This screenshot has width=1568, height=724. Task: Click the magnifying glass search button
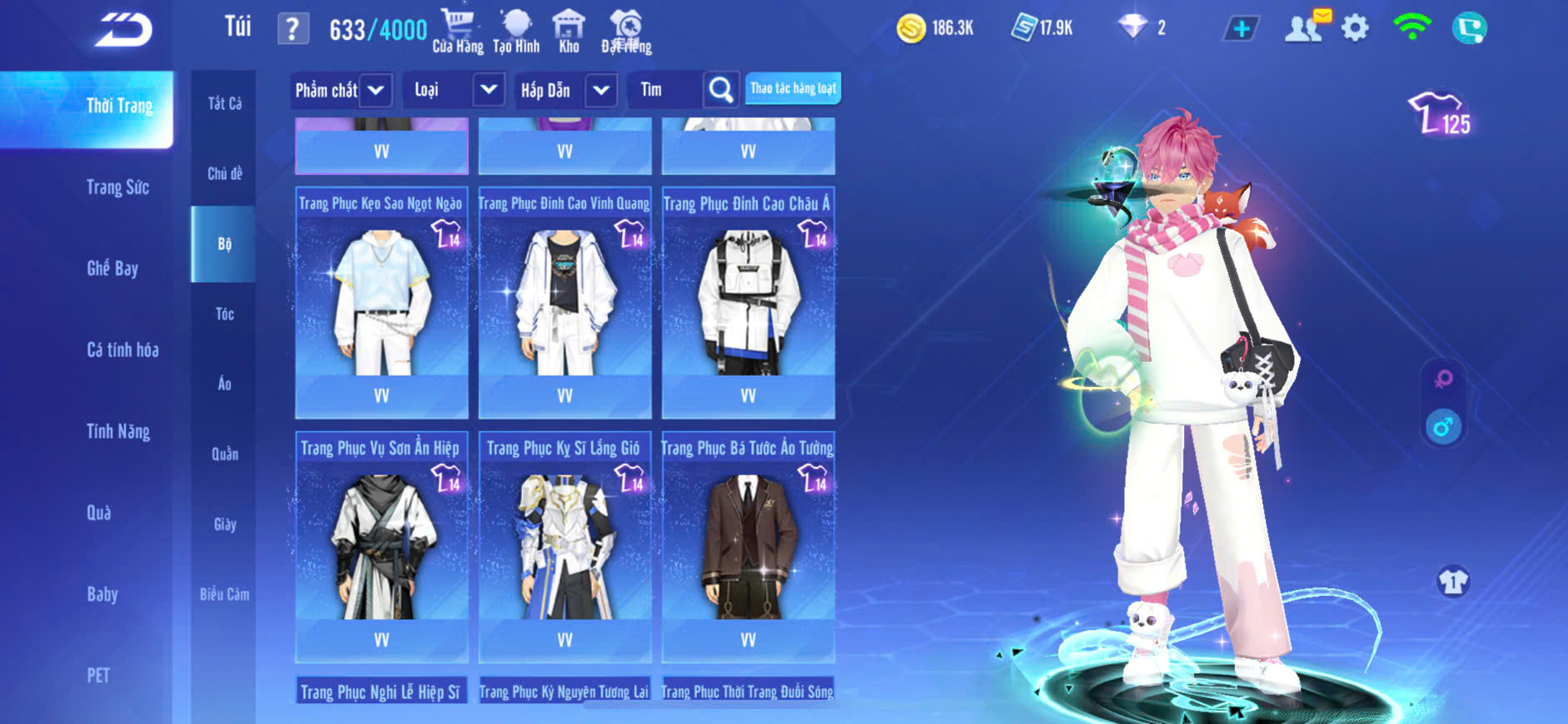point(720,90)
